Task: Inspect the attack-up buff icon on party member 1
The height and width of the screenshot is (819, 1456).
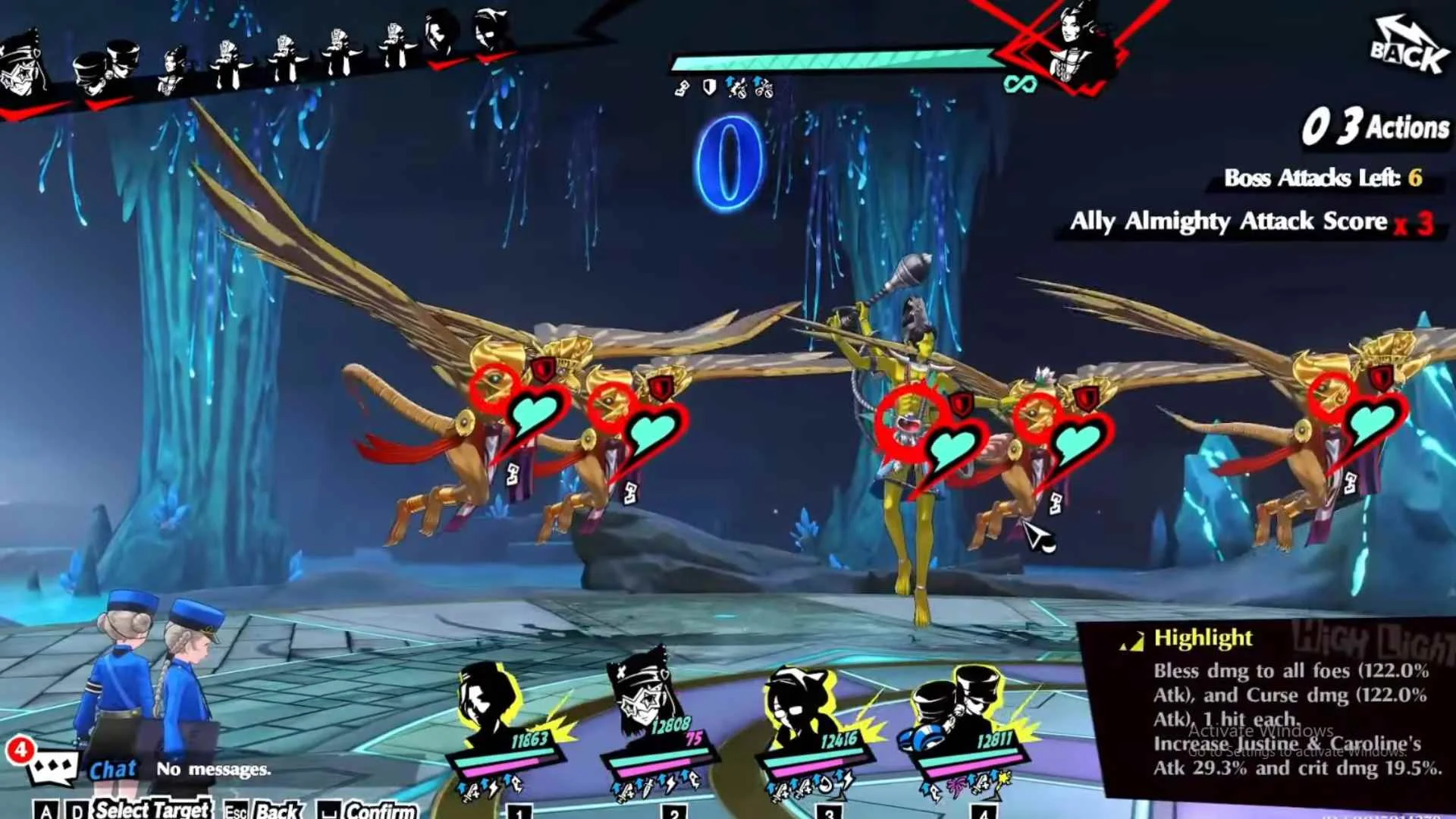Action: point(466,789)
